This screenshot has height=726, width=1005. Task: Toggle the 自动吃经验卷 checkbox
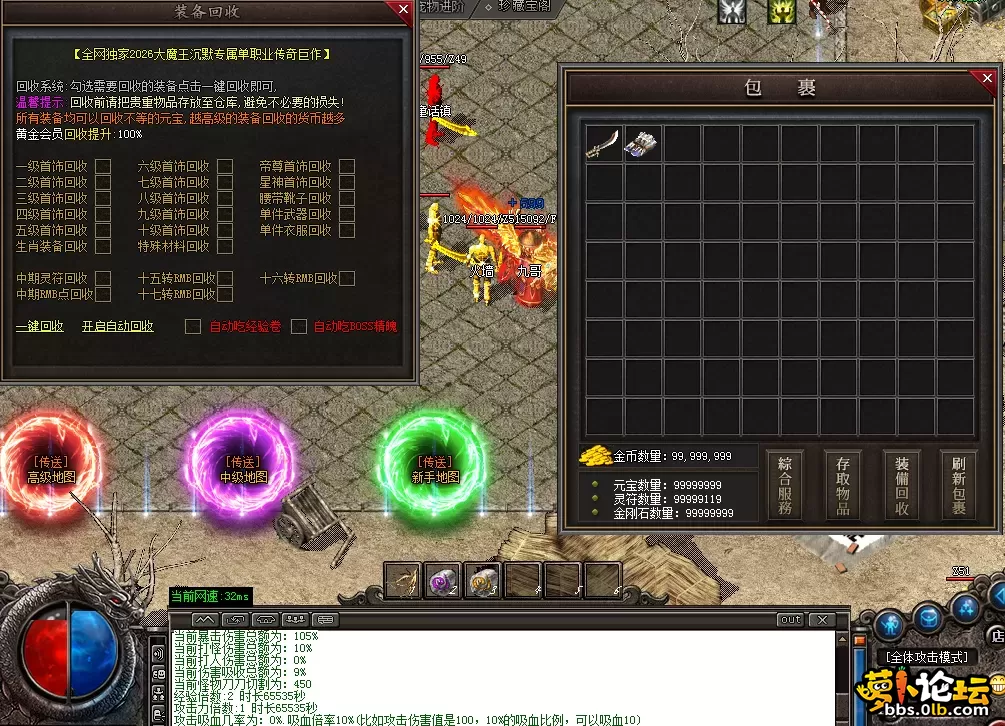193,327
